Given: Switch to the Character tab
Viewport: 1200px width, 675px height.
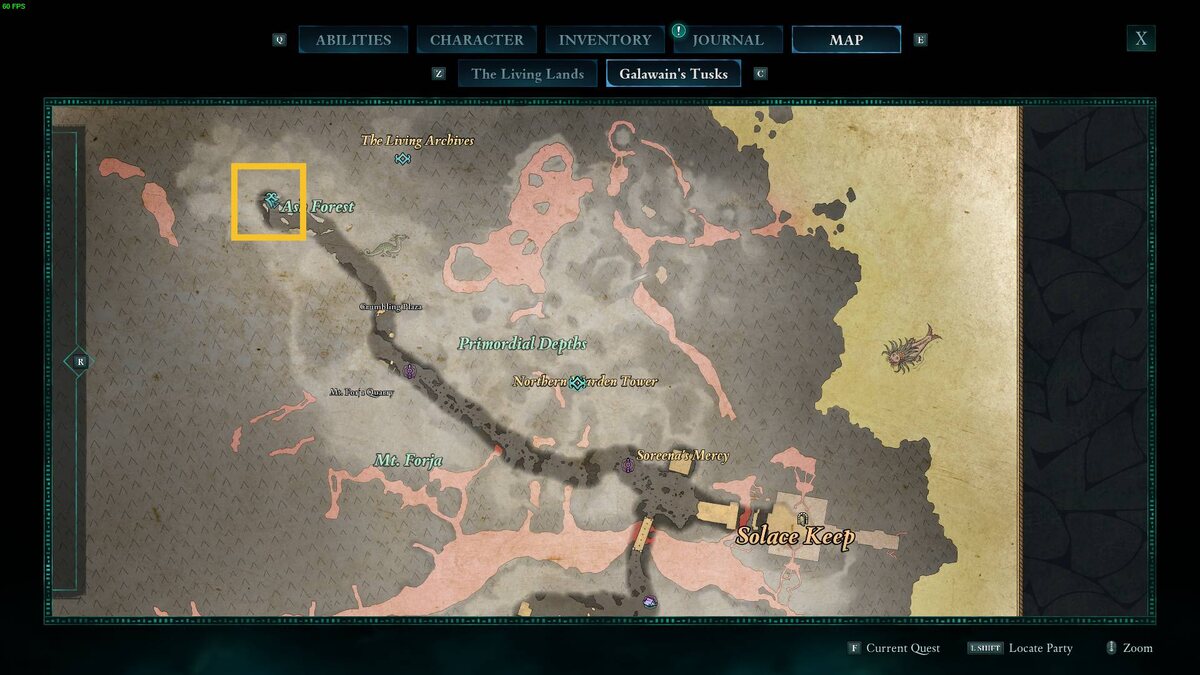Looking at the screenshot, I should pyautogui.click(x=476, y=40).
